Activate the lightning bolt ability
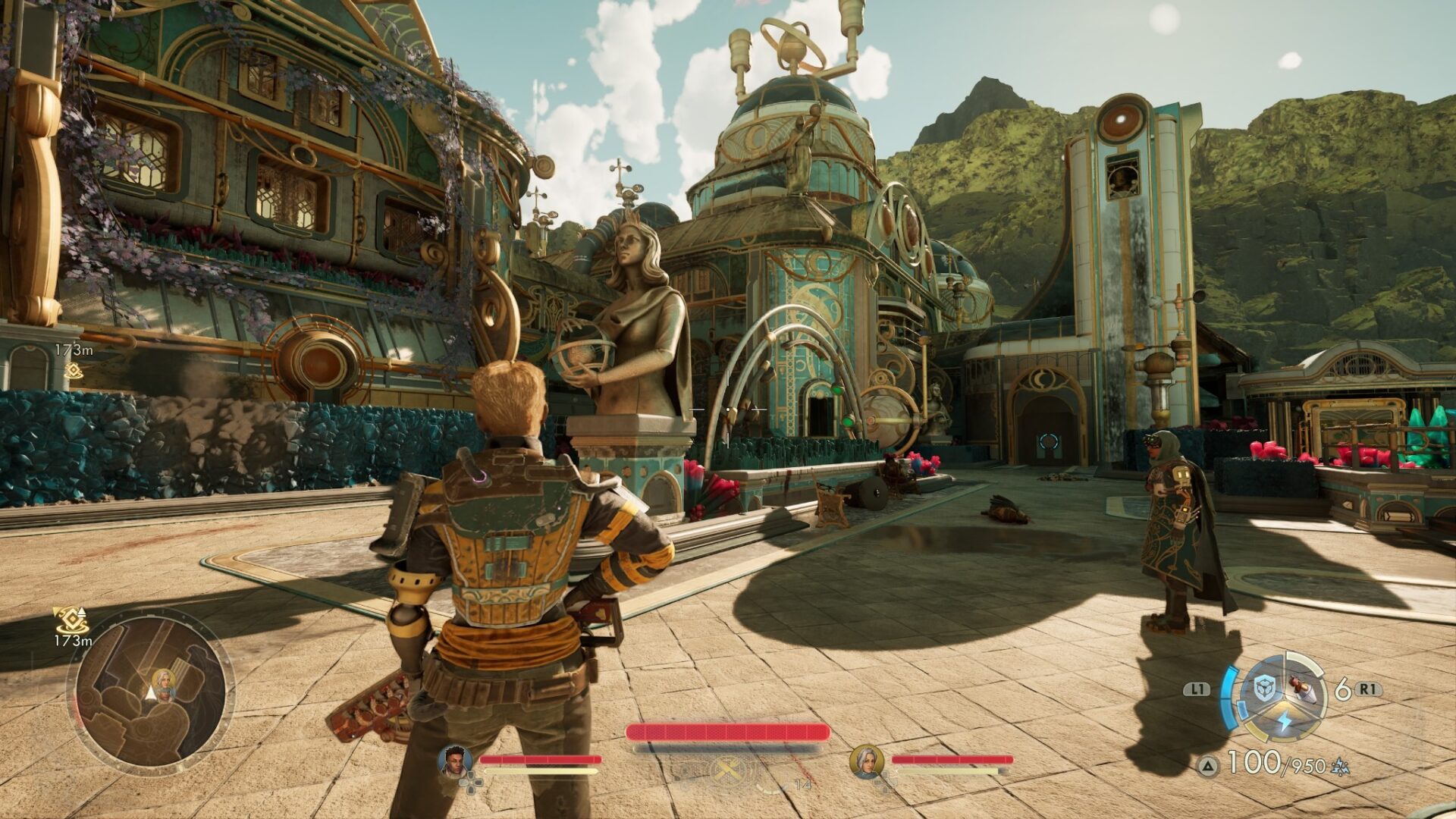1456x819 pixels. 1283,720
